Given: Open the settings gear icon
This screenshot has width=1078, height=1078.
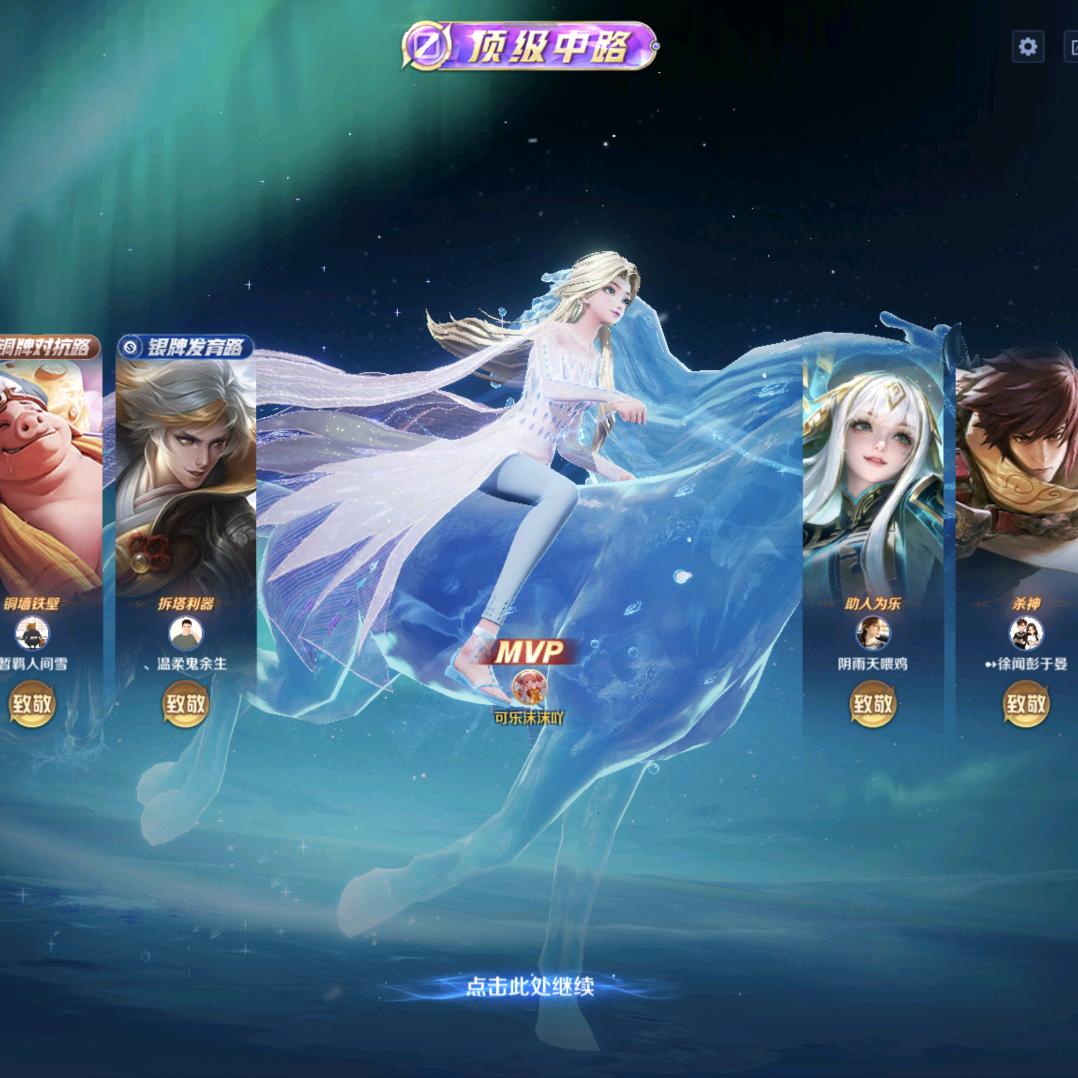Looking at the screenshot, I should pyautogui.click(x=1028, y=46).
